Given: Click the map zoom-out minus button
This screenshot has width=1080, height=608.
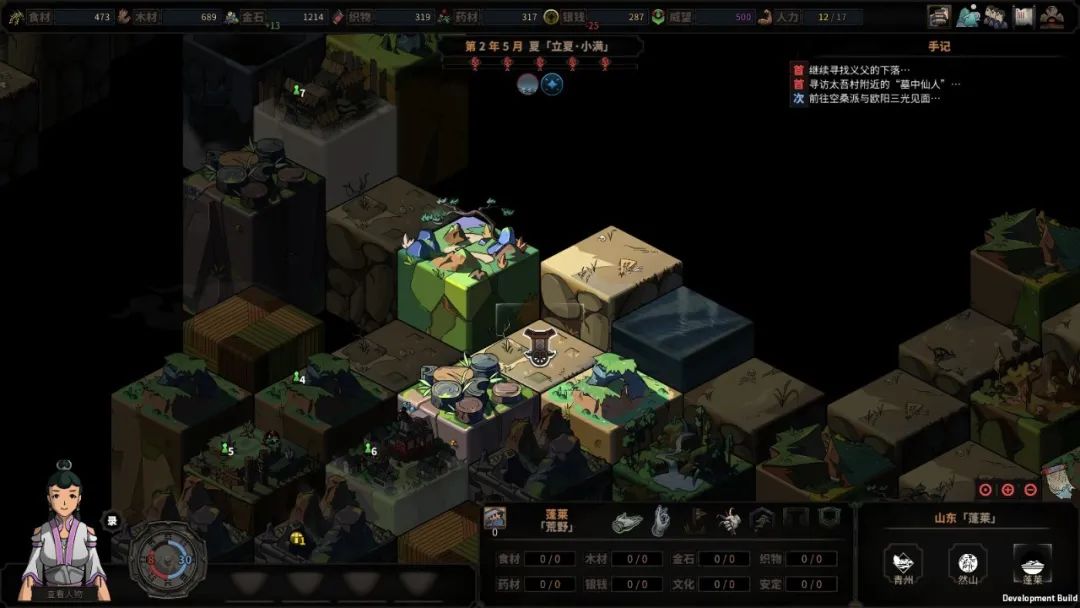Looking at the screenshot, I should pos(1031,490).
